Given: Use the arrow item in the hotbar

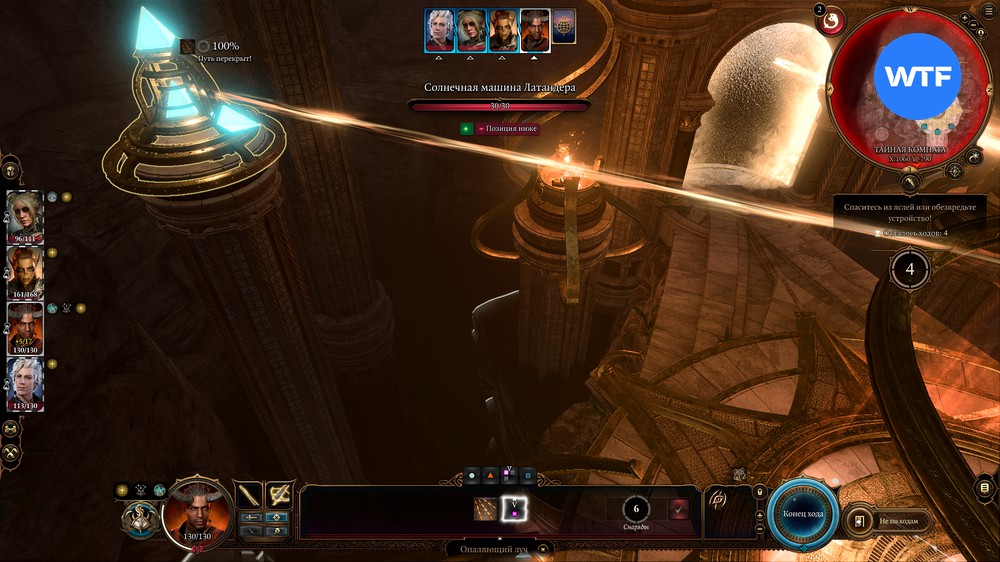Looking at the screenshot, I should pyautogui.click(x=486, y=509).
